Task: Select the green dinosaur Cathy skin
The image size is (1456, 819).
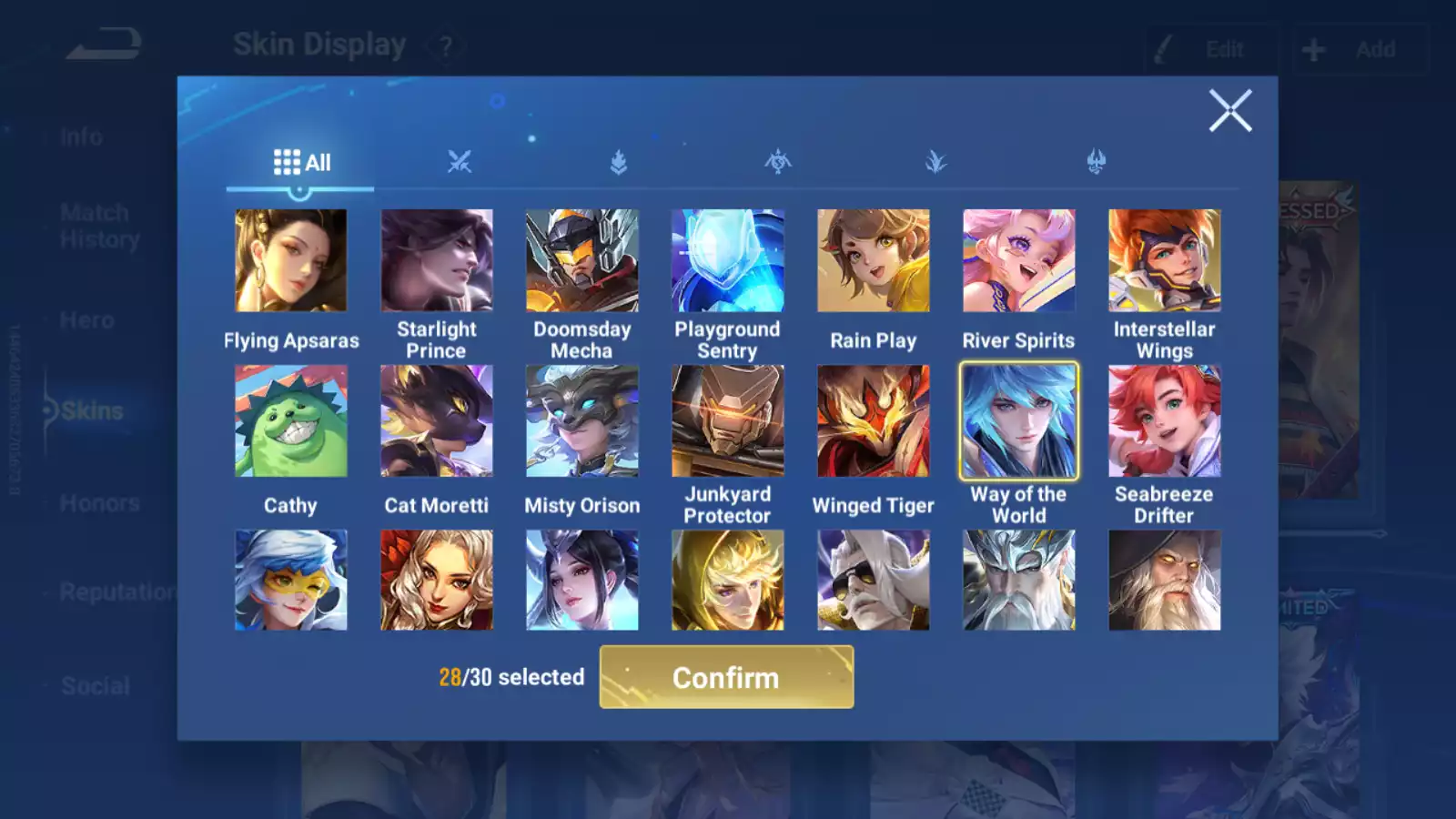Action: pyautogui.click(x=290, y=421)
